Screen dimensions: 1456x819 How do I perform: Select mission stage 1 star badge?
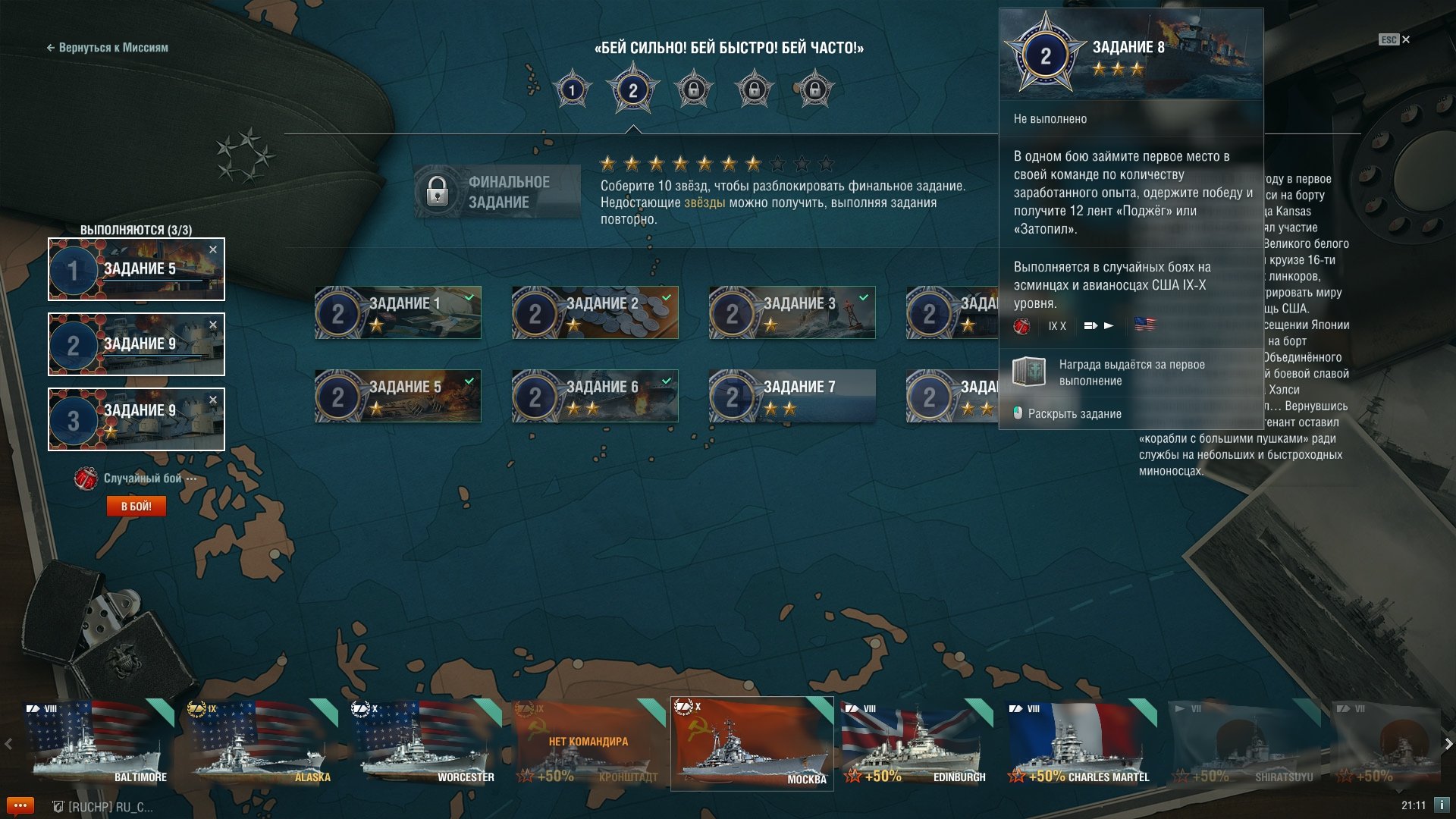[572, 90]
